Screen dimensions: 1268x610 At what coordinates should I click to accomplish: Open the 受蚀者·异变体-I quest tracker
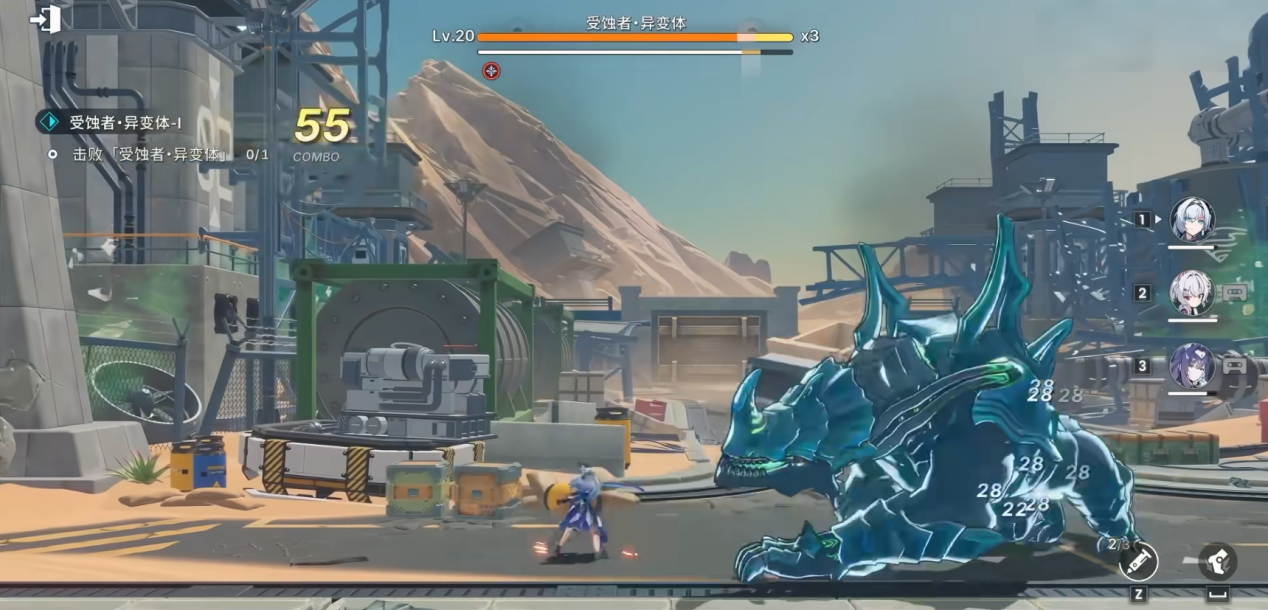point(124,123)
